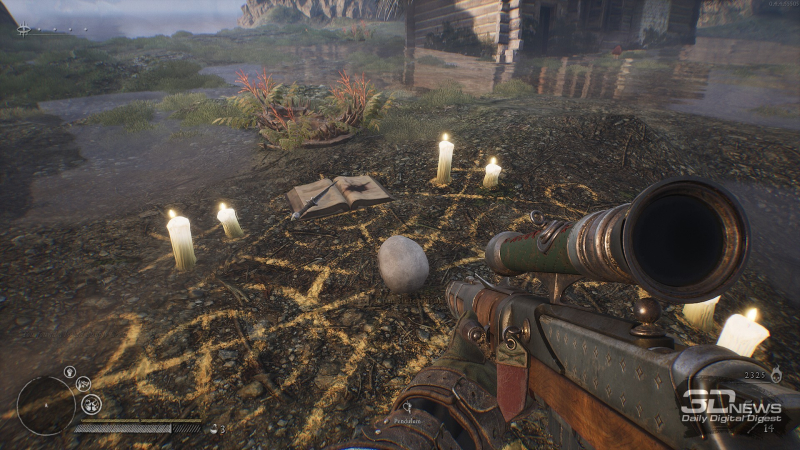Click the eye symbol in the corner
Image resolution: width=800 pixels, height=450 pixels.
pos(22,29)
